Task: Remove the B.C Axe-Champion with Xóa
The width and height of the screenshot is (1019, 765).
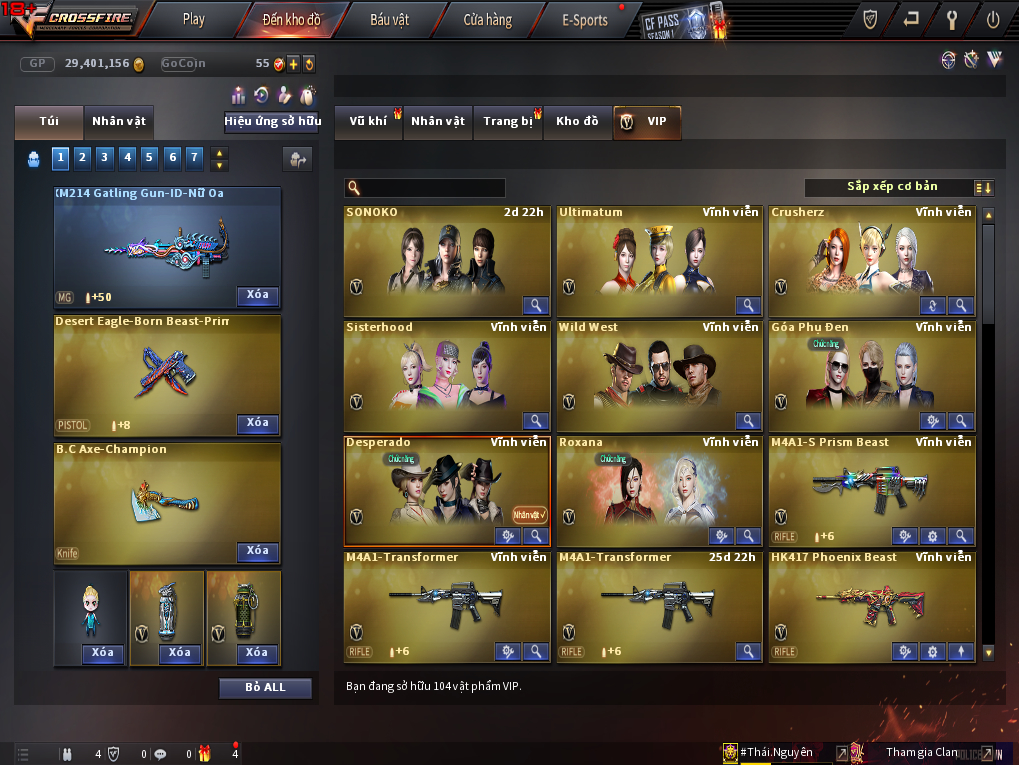Action: click(x=258, y=552)
